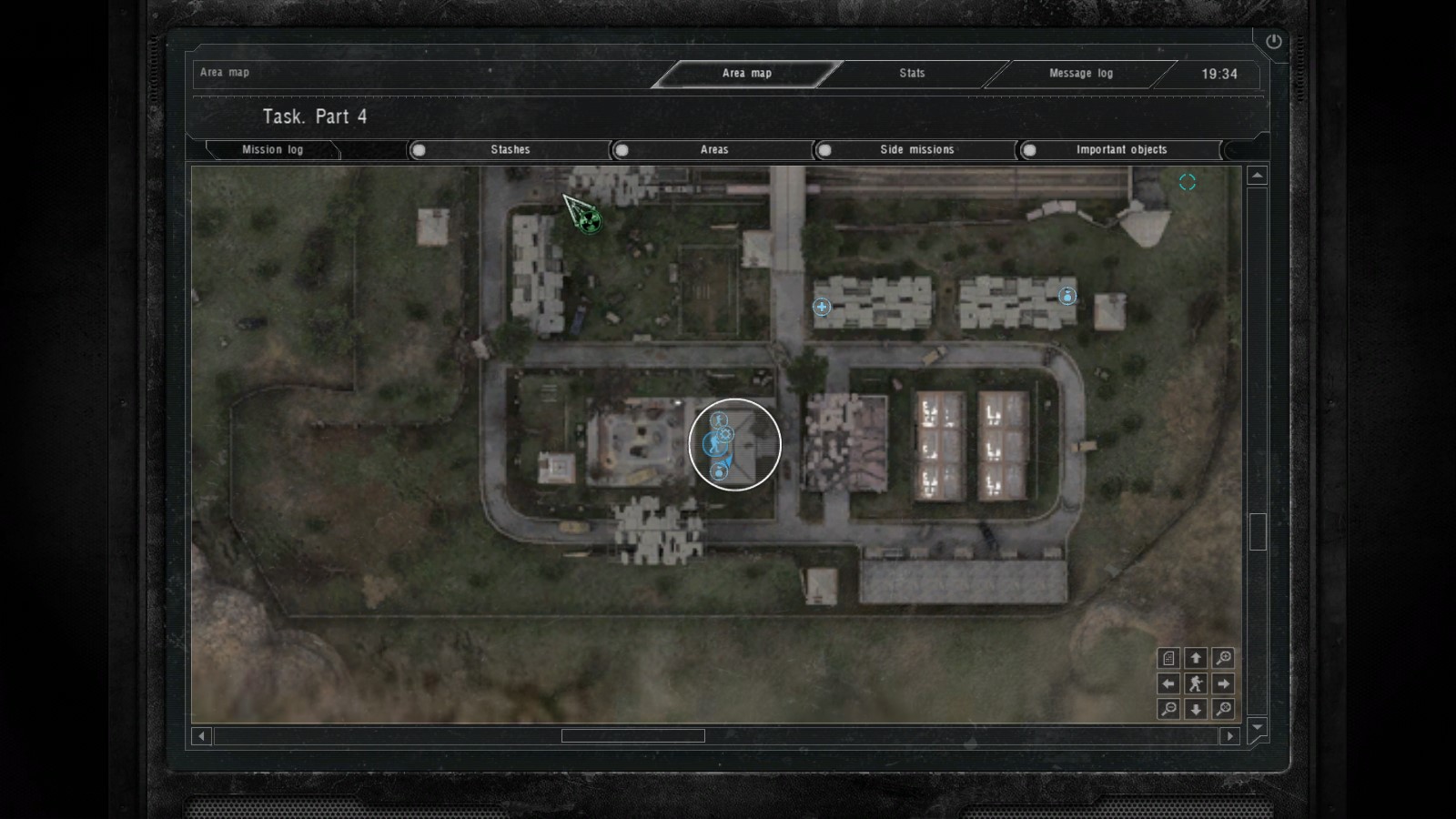This screenshot has height=819, width=1456.
Task: Open the Message log tab
Action: coord(1080,74)
